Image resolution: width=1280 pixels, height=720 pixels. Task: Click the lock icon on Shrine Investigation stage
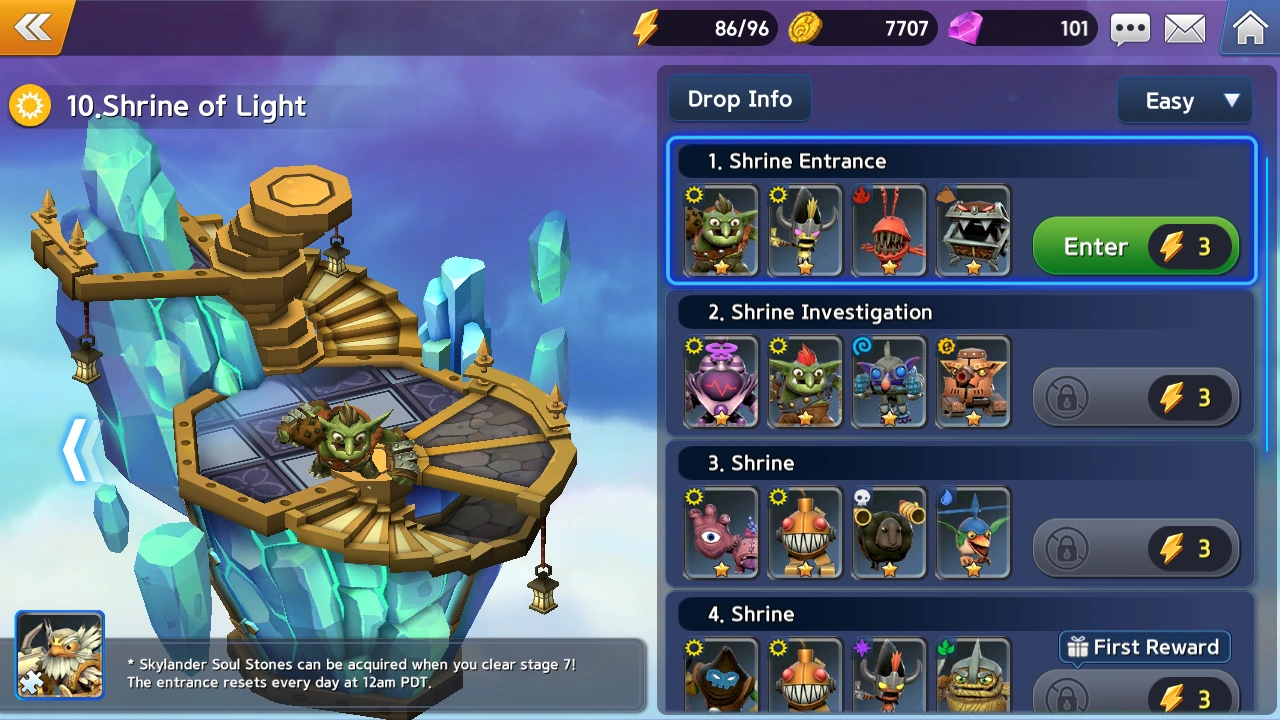(1066, 397)
